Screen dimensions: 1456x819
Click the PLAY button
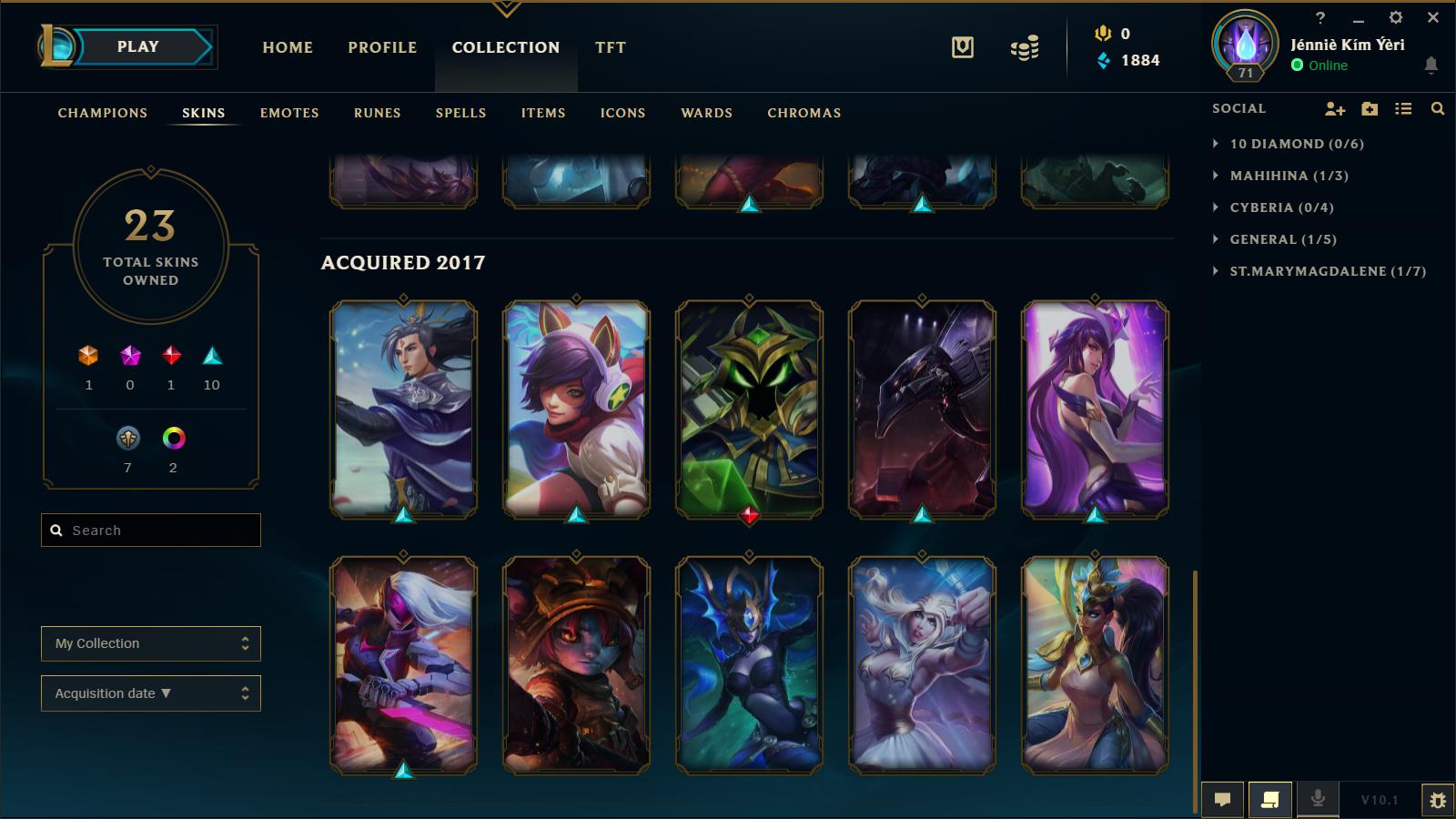pos(136,47)
